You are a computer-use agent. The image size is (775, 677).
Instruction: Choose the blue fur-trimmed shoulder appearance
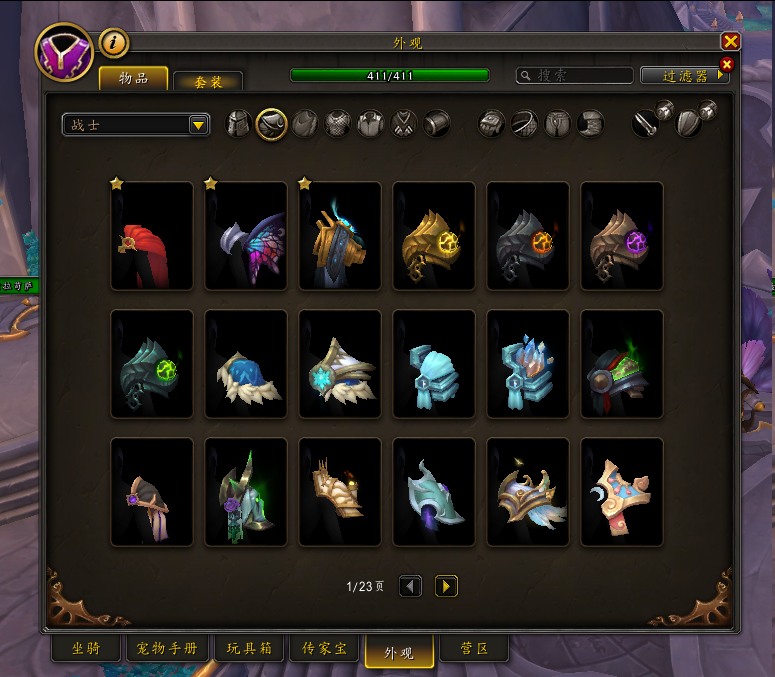tap(245, 364)
